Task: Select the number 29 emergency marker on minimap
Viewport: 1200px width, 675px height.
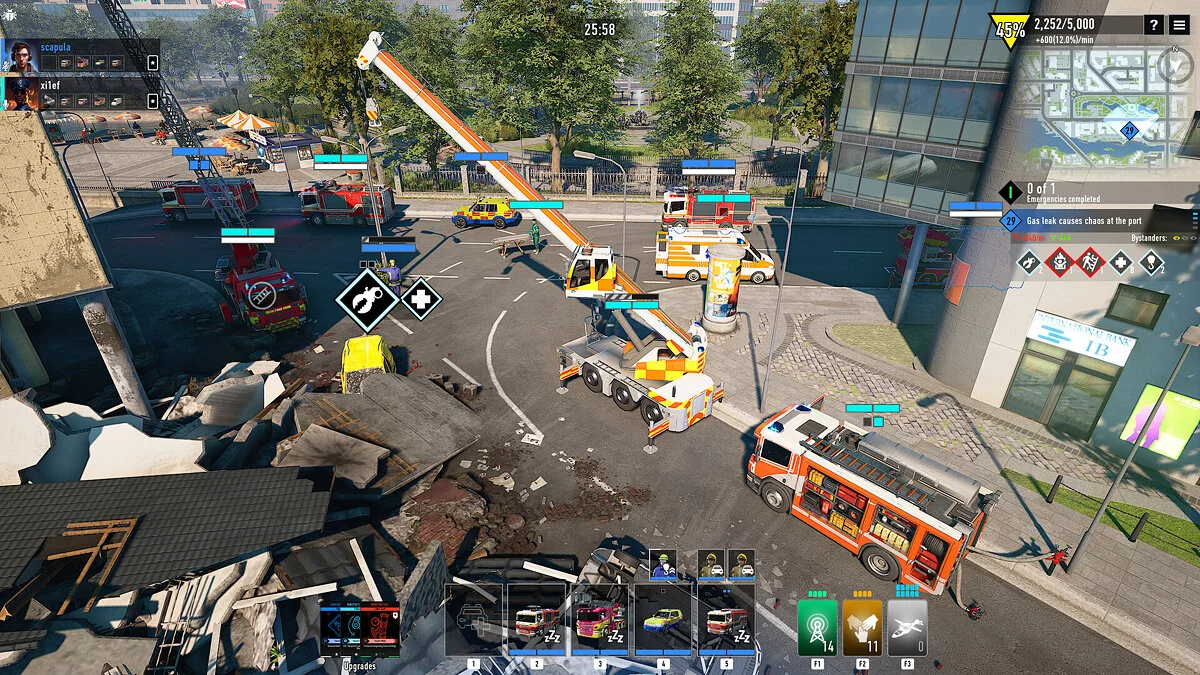Action: pos(1130,130)
